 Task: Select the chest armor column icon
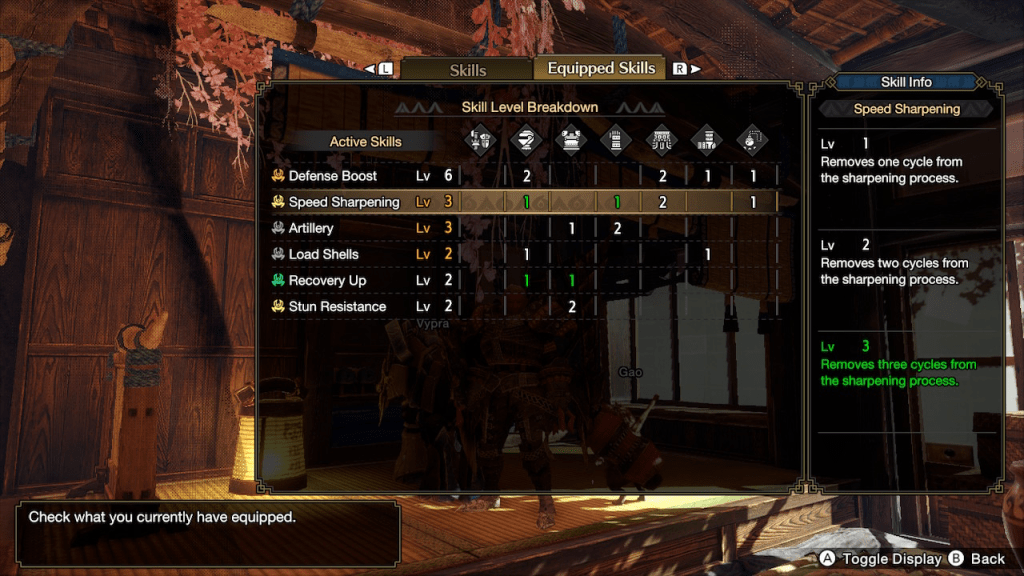(571, 140)
